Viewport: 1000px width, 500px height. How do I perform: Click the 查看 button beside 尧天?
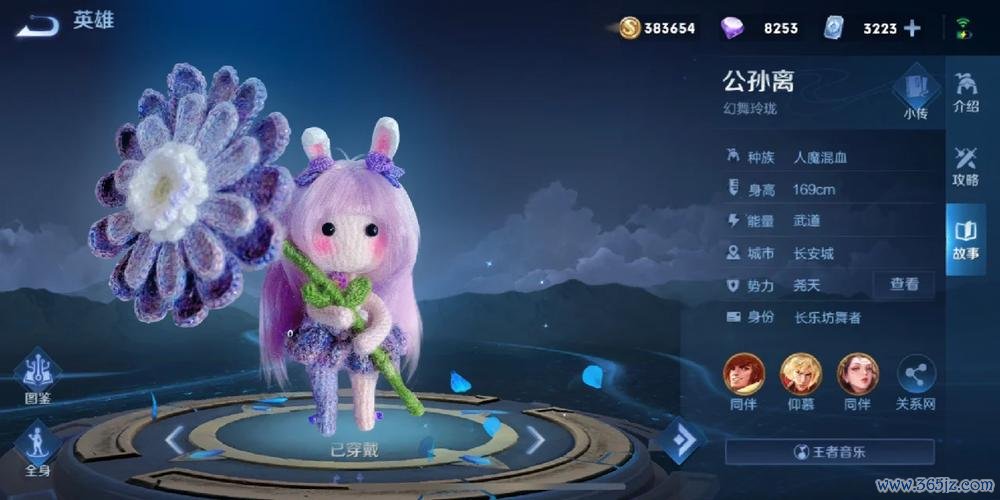(904, 285)
